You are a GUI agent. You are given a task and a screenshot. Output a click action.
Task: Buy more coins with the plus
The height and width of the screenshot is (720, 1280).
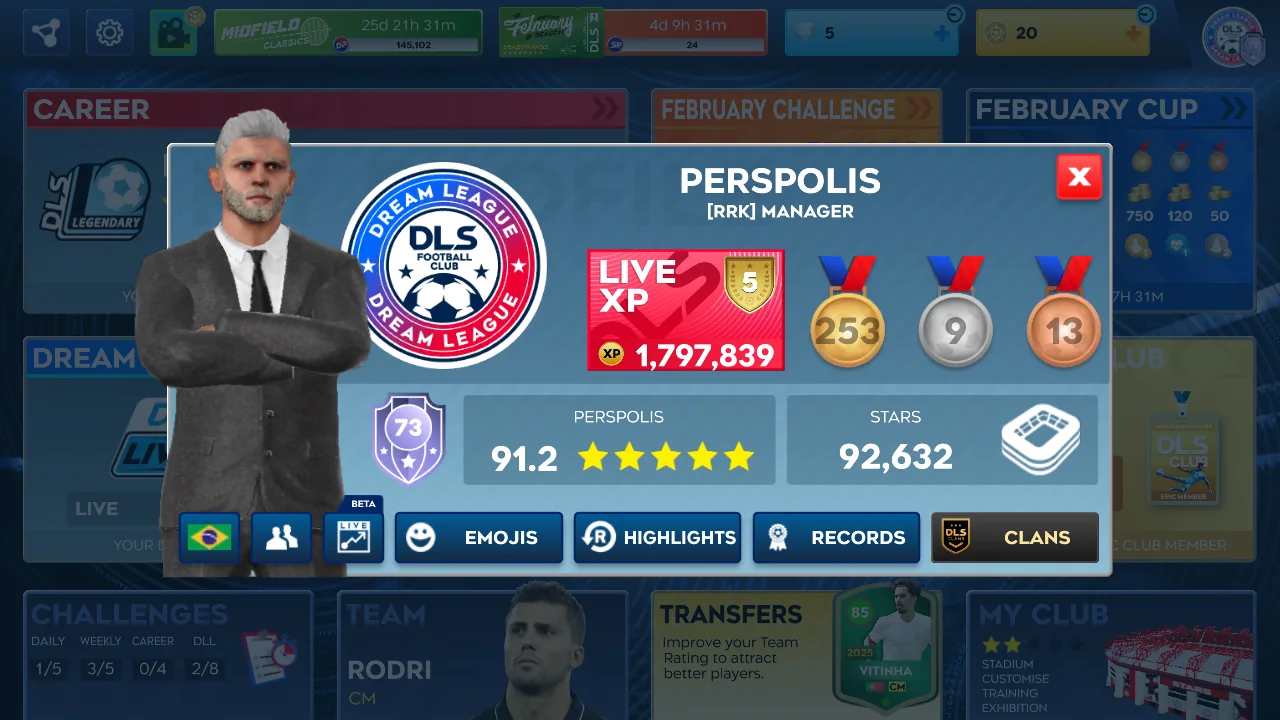click(1132, 34)
